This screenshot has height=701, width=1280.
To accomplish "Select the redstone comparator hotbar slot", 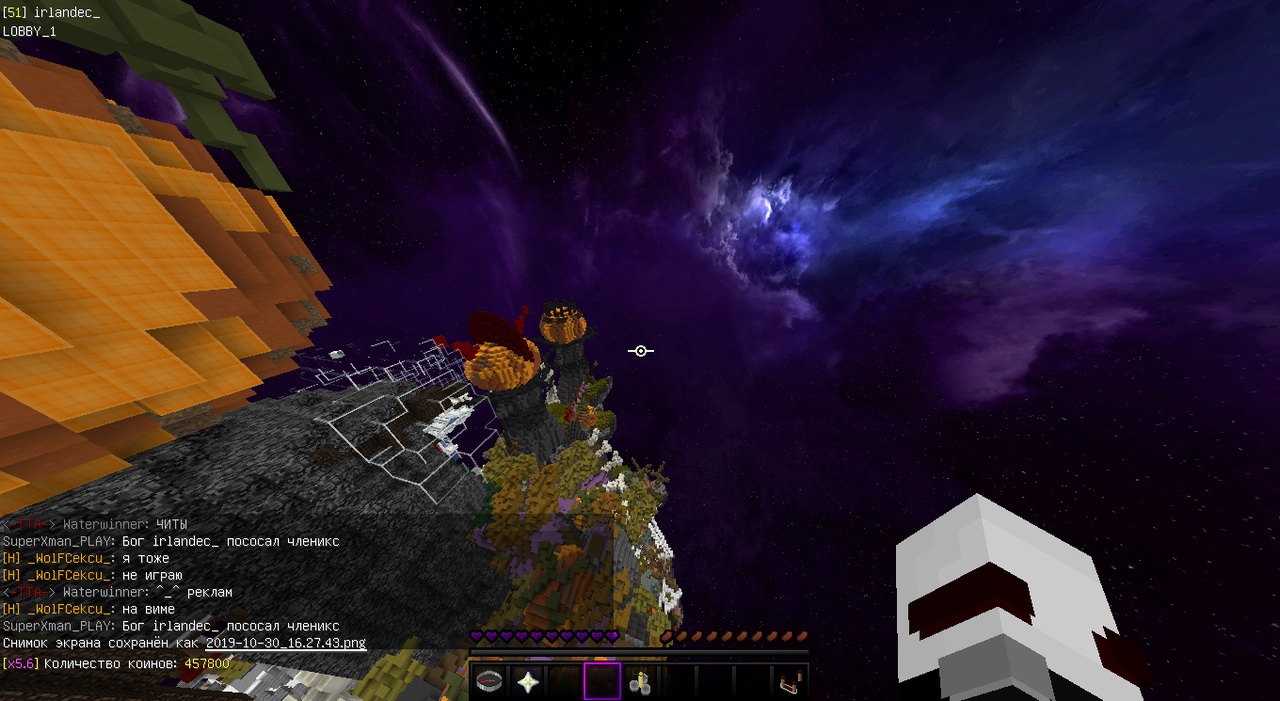I will click(x=790, y=682).
